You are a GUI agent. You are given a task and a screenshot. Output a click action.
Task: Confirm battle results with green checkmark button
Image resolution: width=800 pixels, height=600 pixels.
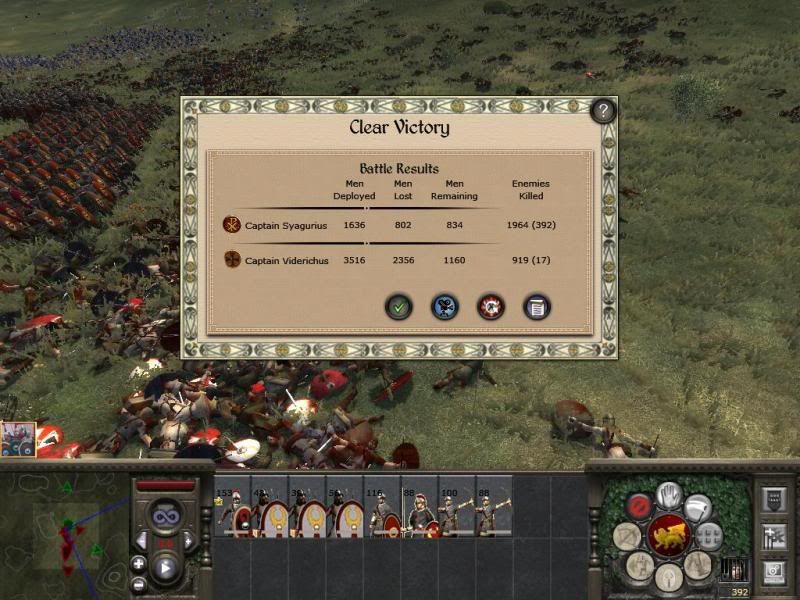point(399,307)
